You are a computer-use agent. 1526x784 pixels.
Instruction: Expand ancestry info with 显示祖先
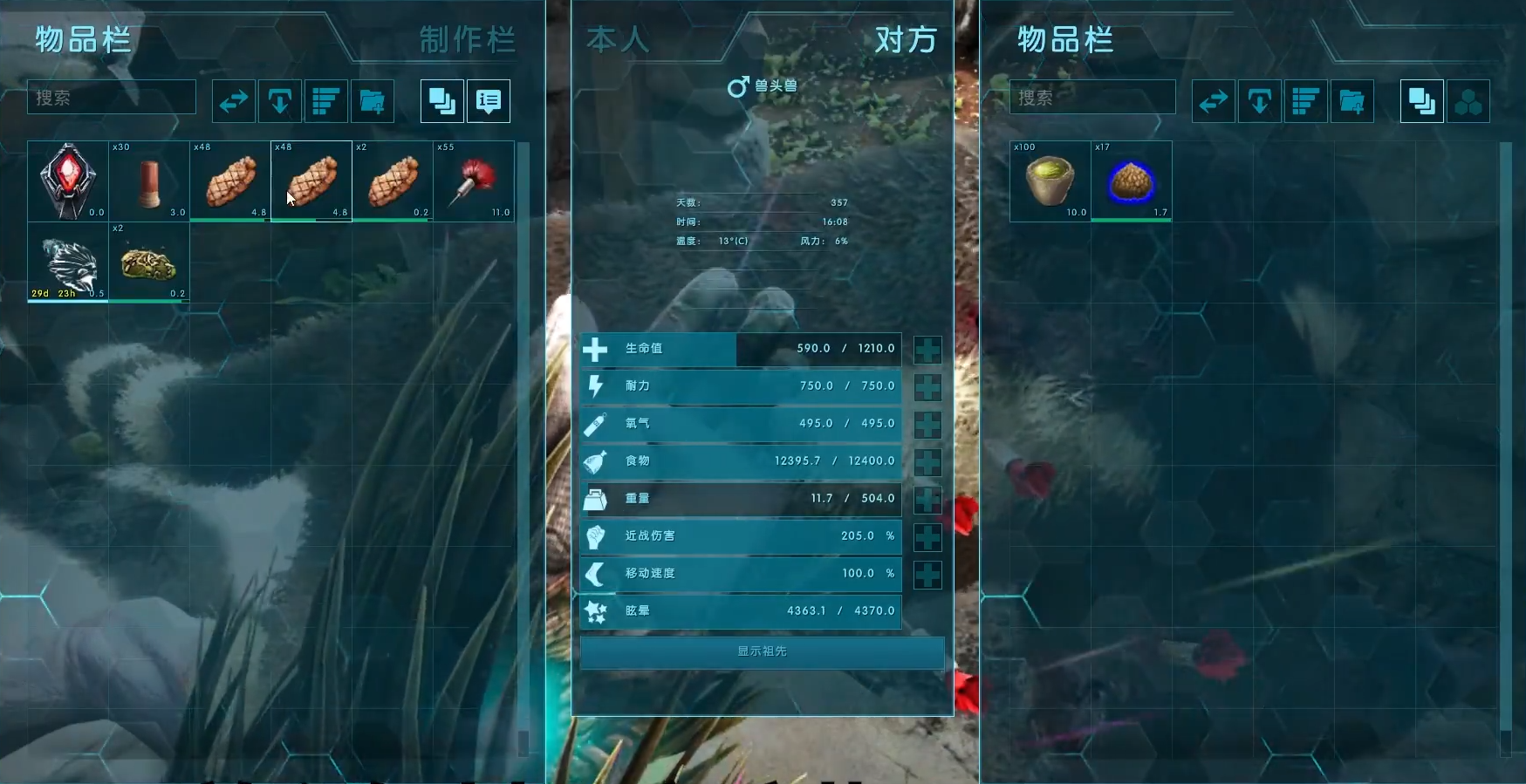[x=762, y=653]
